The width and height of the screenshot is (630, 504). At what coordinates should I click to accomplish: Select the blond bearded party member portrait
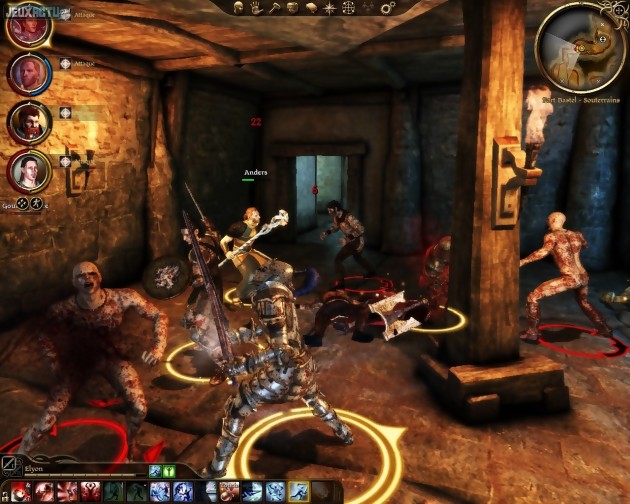(x=29, y=72)
